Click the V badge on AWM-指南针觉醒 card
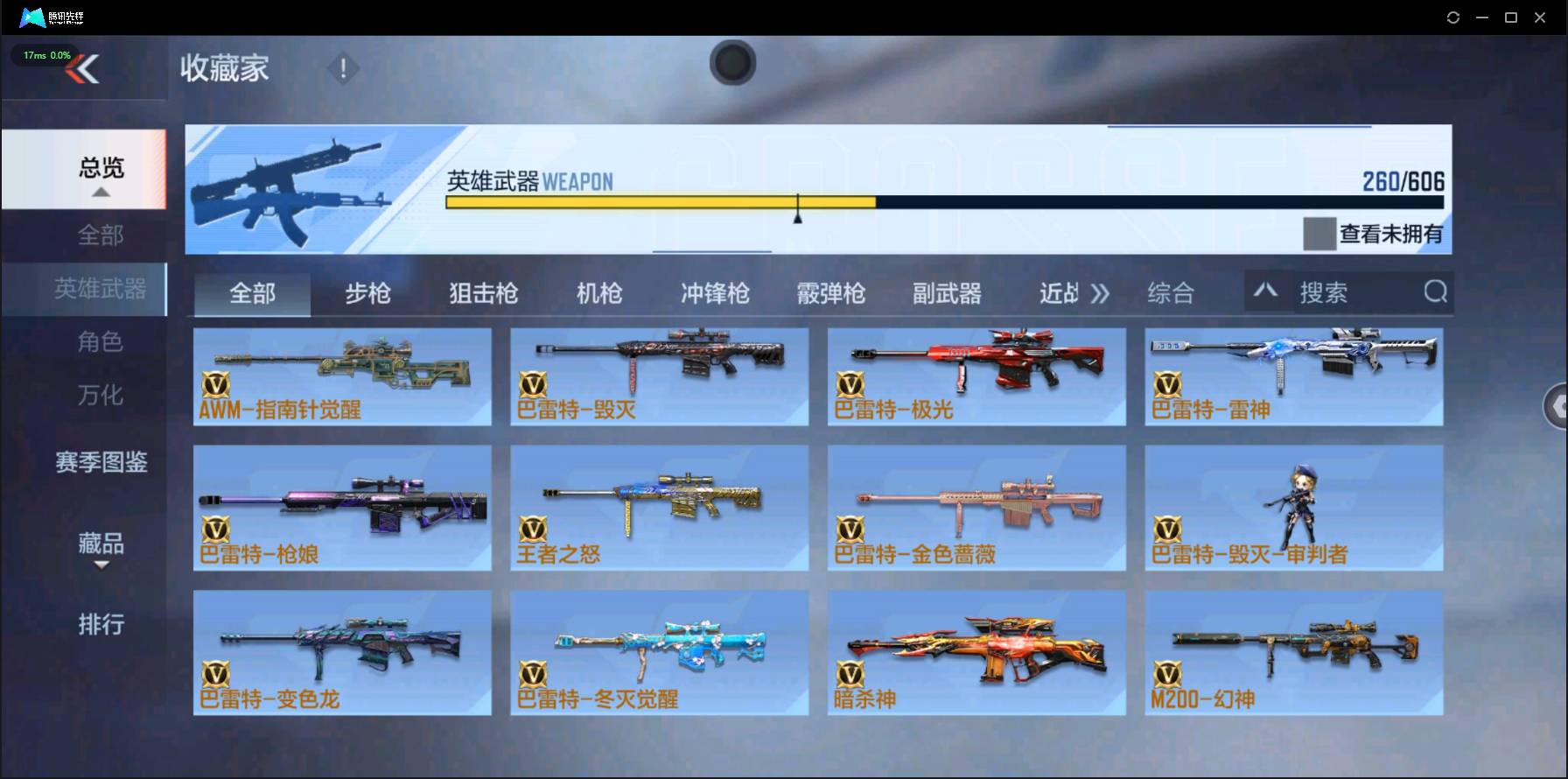 tap(216, 385)
